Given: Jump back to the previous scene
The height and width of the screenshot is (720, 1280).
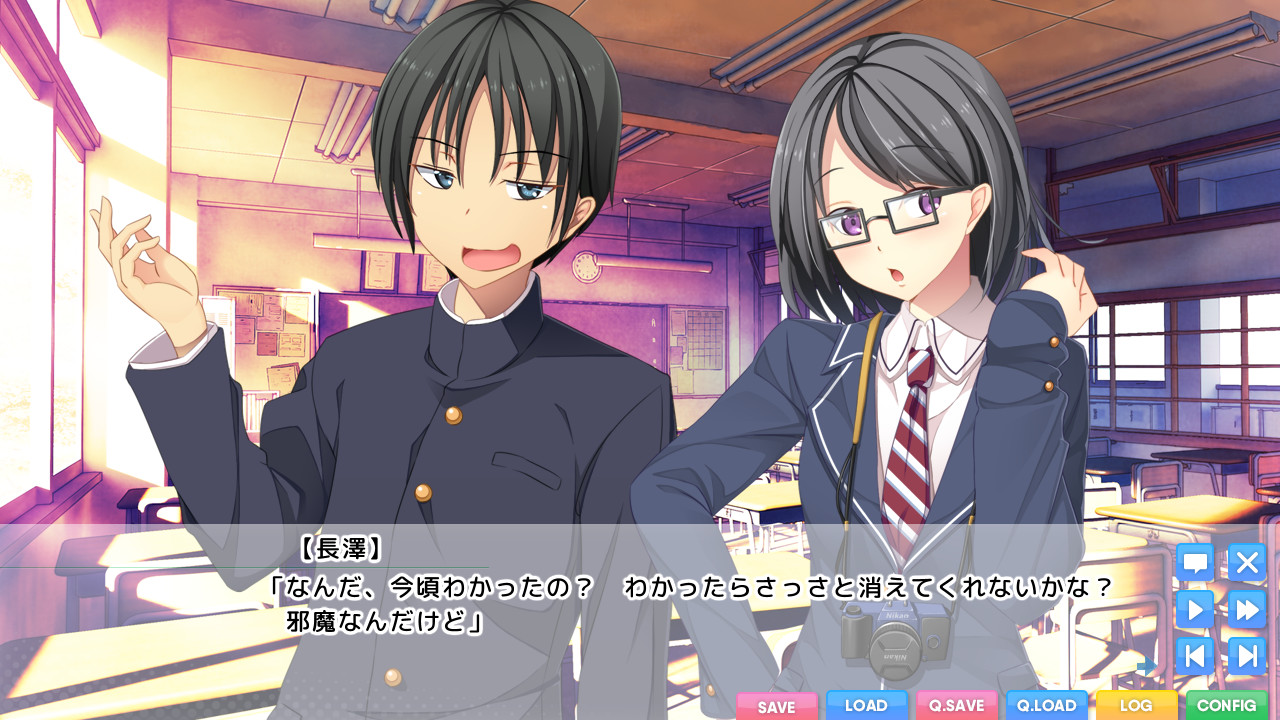Looking at the screenshot, I should (1195, 656).
